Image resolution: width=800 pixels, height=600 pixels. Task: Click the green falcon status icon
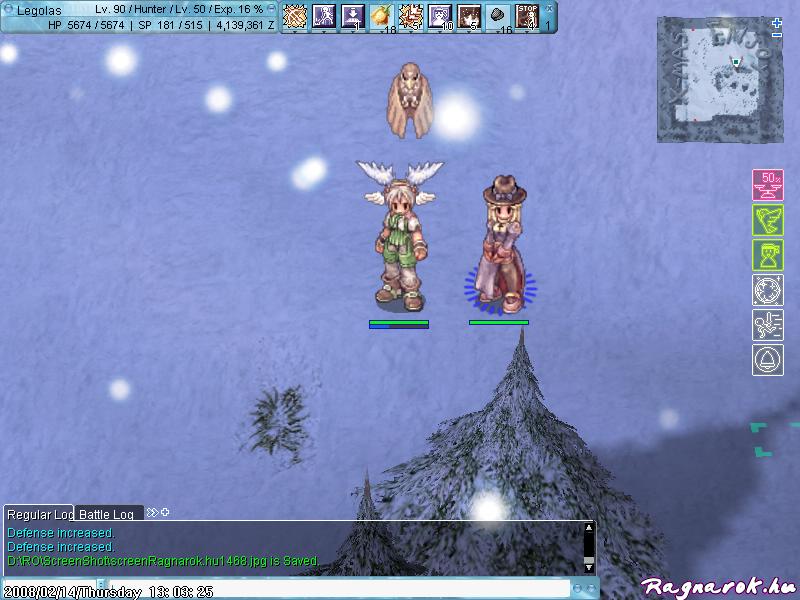pos(767,220)
